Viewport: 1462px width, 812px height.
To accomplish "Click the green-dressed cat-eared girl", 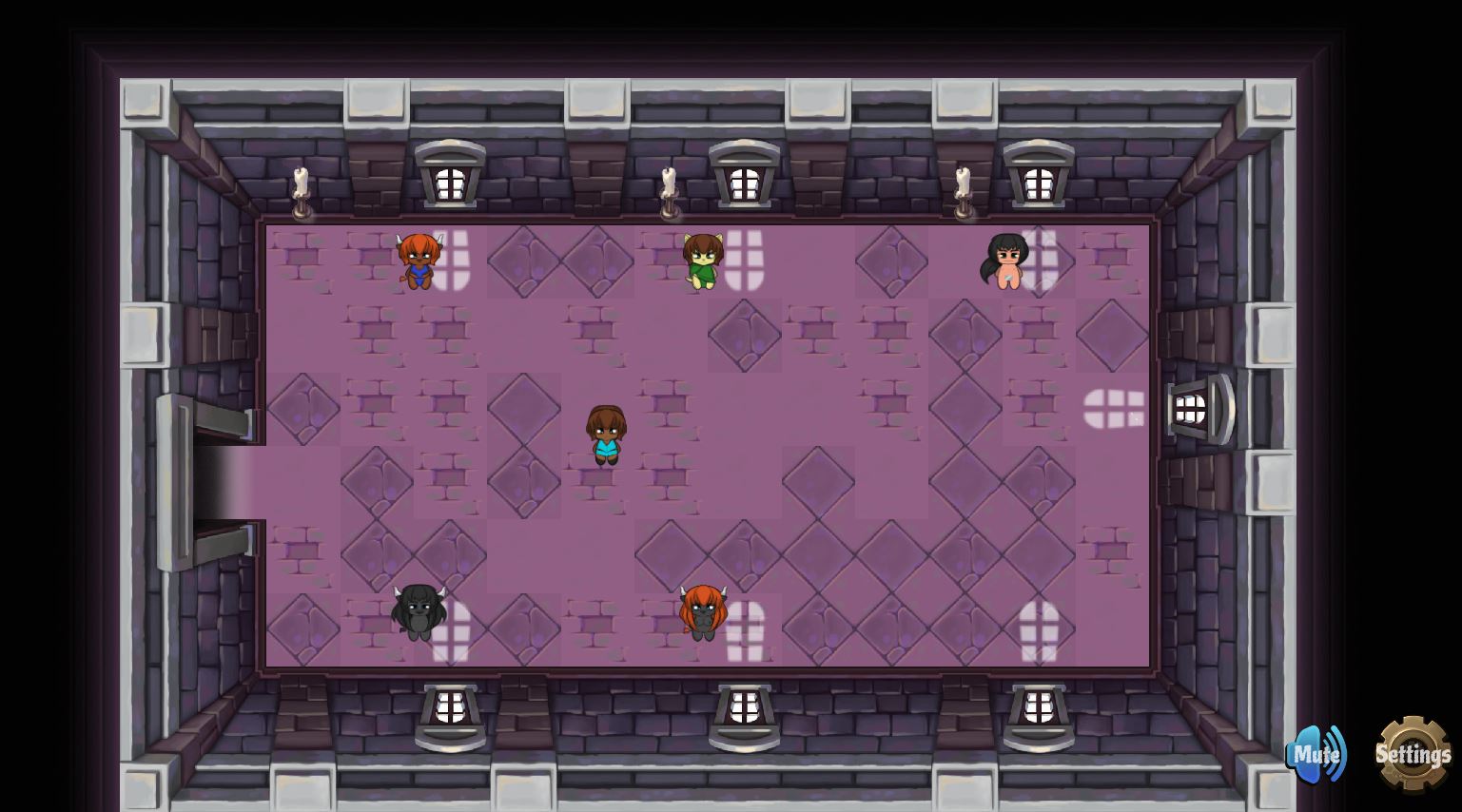I will [702, 261].
